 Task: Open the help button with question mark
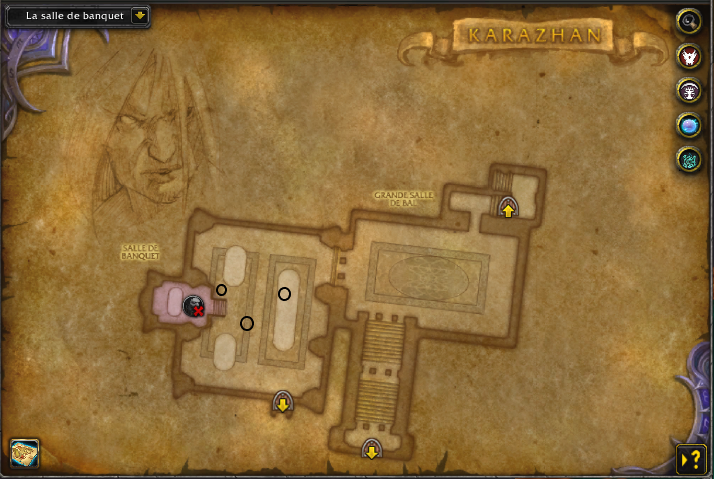click(x=690, y=458)
